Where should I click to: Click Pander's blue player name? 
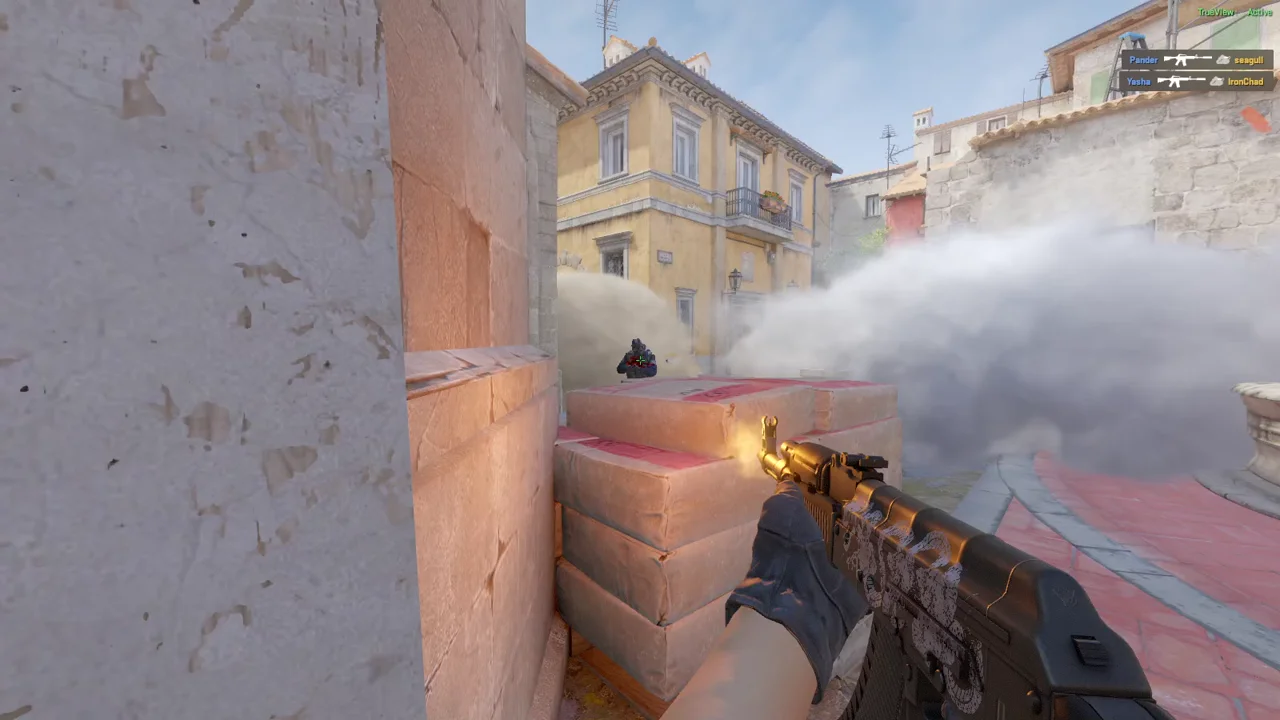pyautogui.click(x=1143, y=60)
